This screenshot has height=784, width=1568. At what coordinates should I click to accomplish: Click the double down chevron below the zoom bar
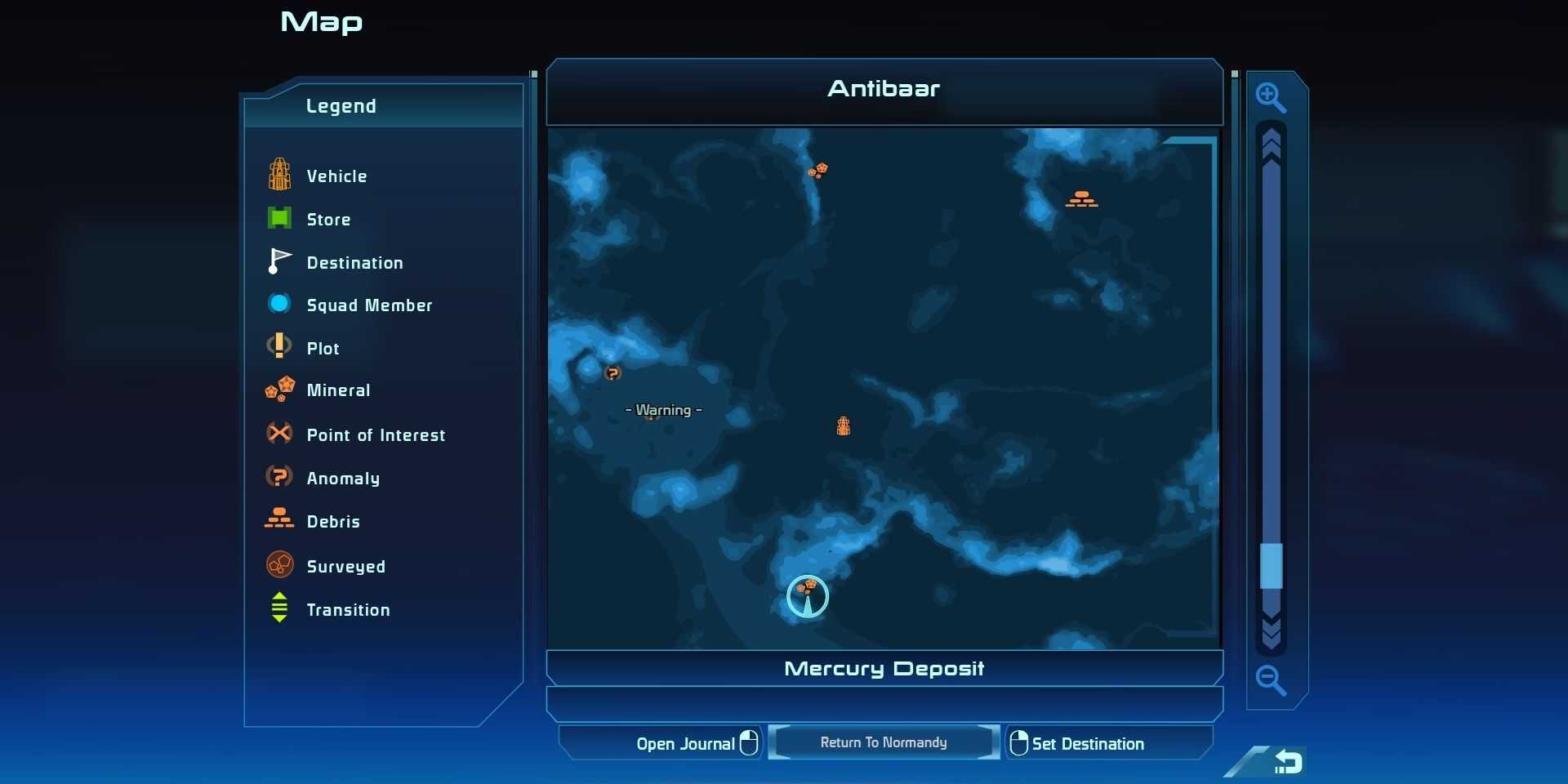coord(1271,631)
